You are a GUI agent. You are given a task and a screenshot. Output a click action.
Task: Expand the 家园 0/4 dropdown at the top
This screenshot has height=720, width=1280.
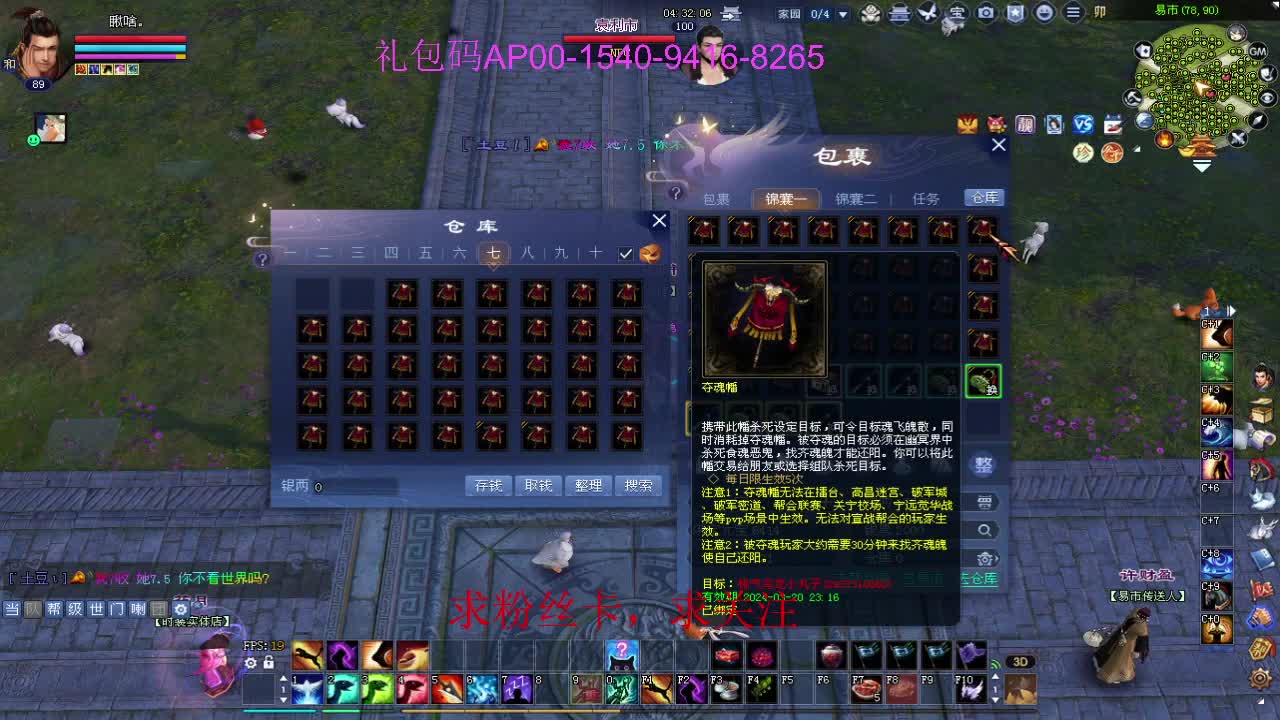coord(843,13)
